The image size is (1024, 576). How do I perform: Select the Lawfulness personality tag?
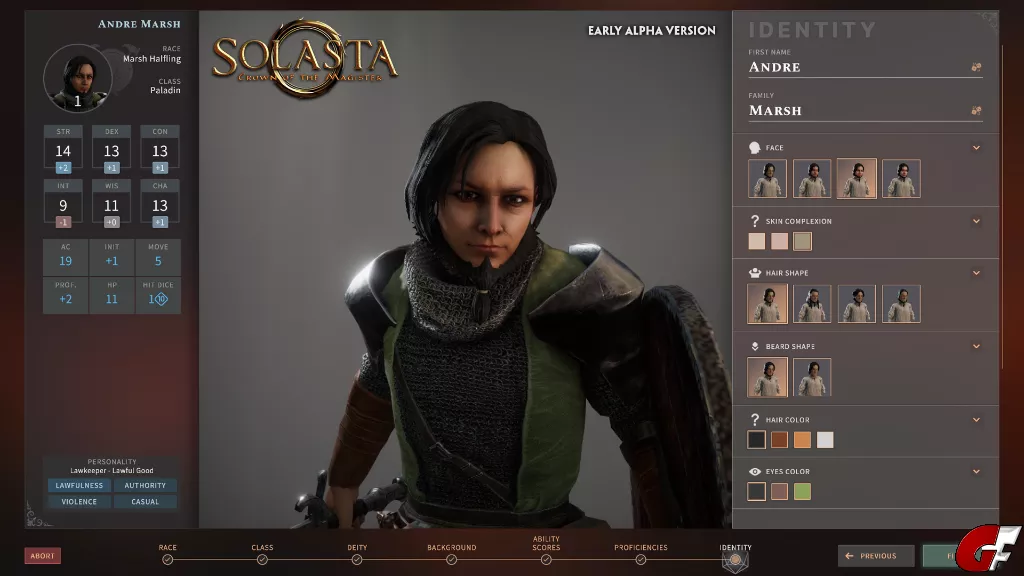coord(79,486)
